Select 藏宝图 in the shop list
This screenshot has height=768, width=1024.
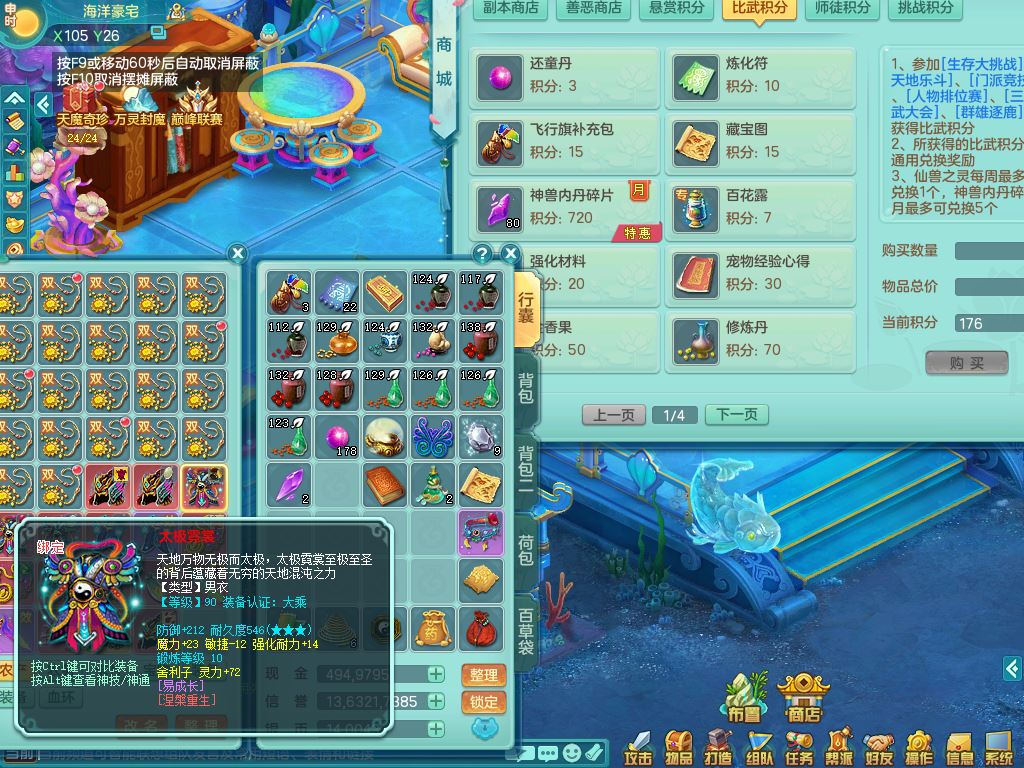[x=761, y=141]
